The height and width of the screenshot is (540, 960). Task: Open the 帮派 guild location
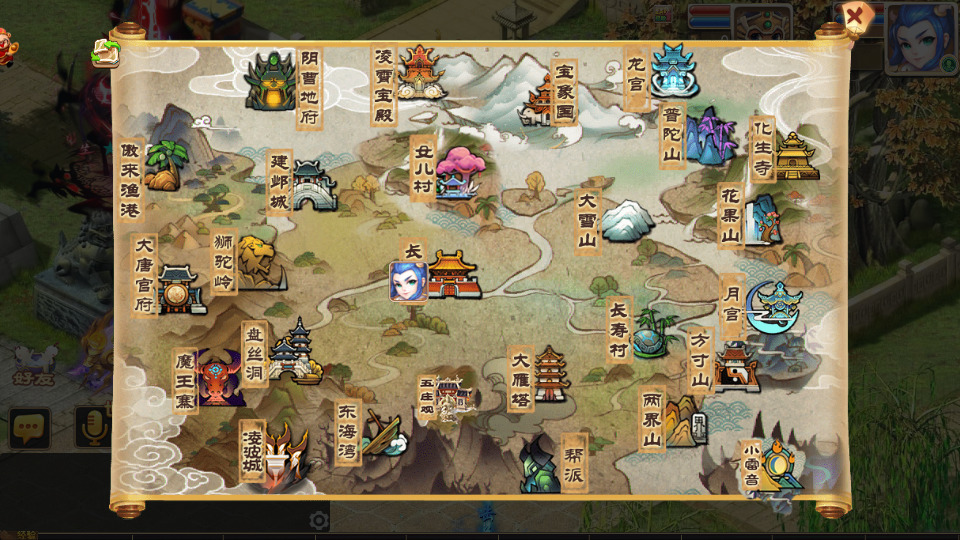click(x=538, y=466)
